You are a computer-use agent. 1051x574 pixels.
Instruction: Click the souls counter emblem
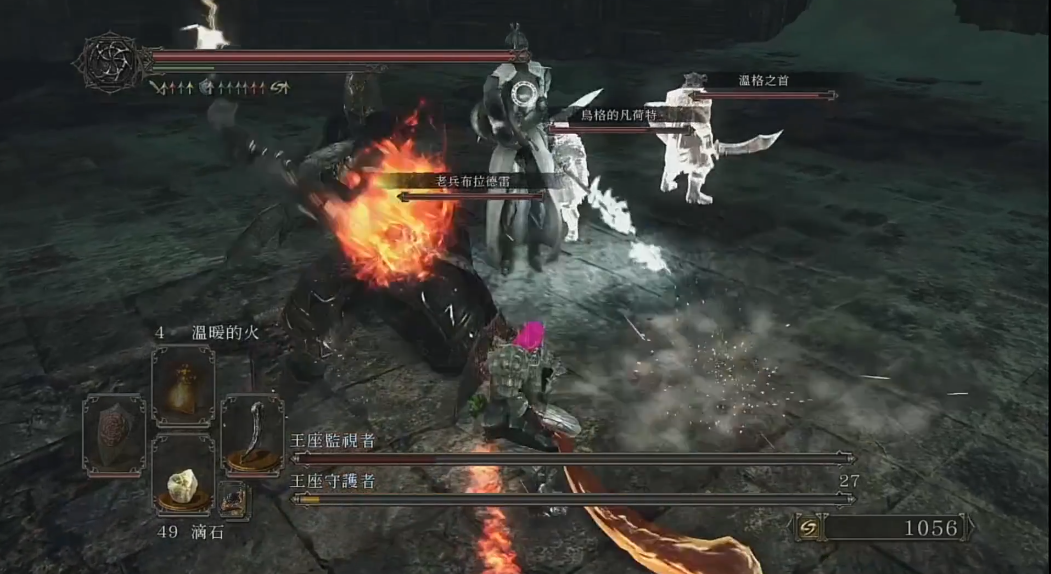(810, 527)
